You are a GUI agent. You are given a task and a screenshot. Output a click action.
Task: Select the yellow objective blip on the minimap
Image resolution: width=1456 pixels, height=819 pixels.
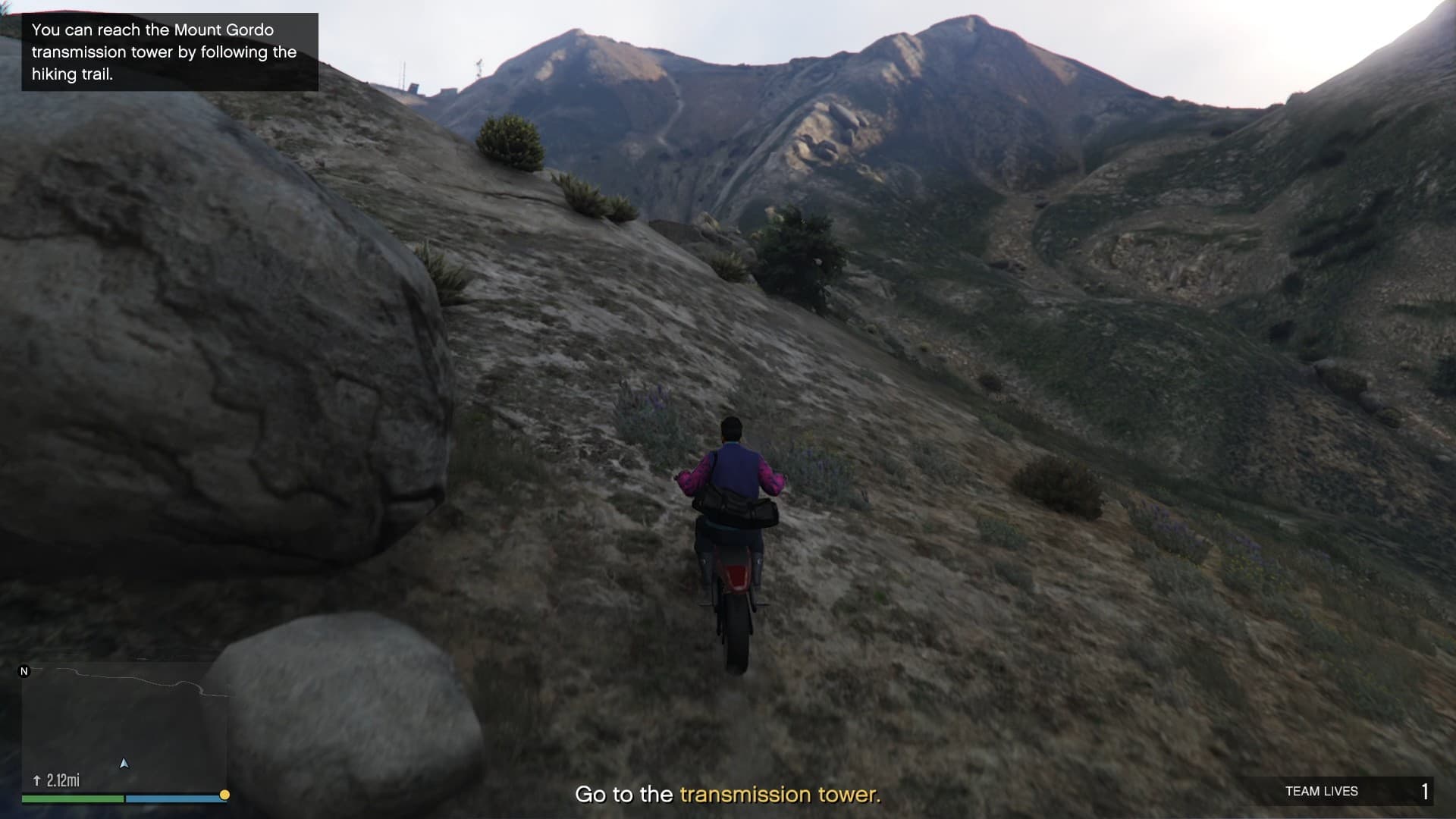pos(224,795)
